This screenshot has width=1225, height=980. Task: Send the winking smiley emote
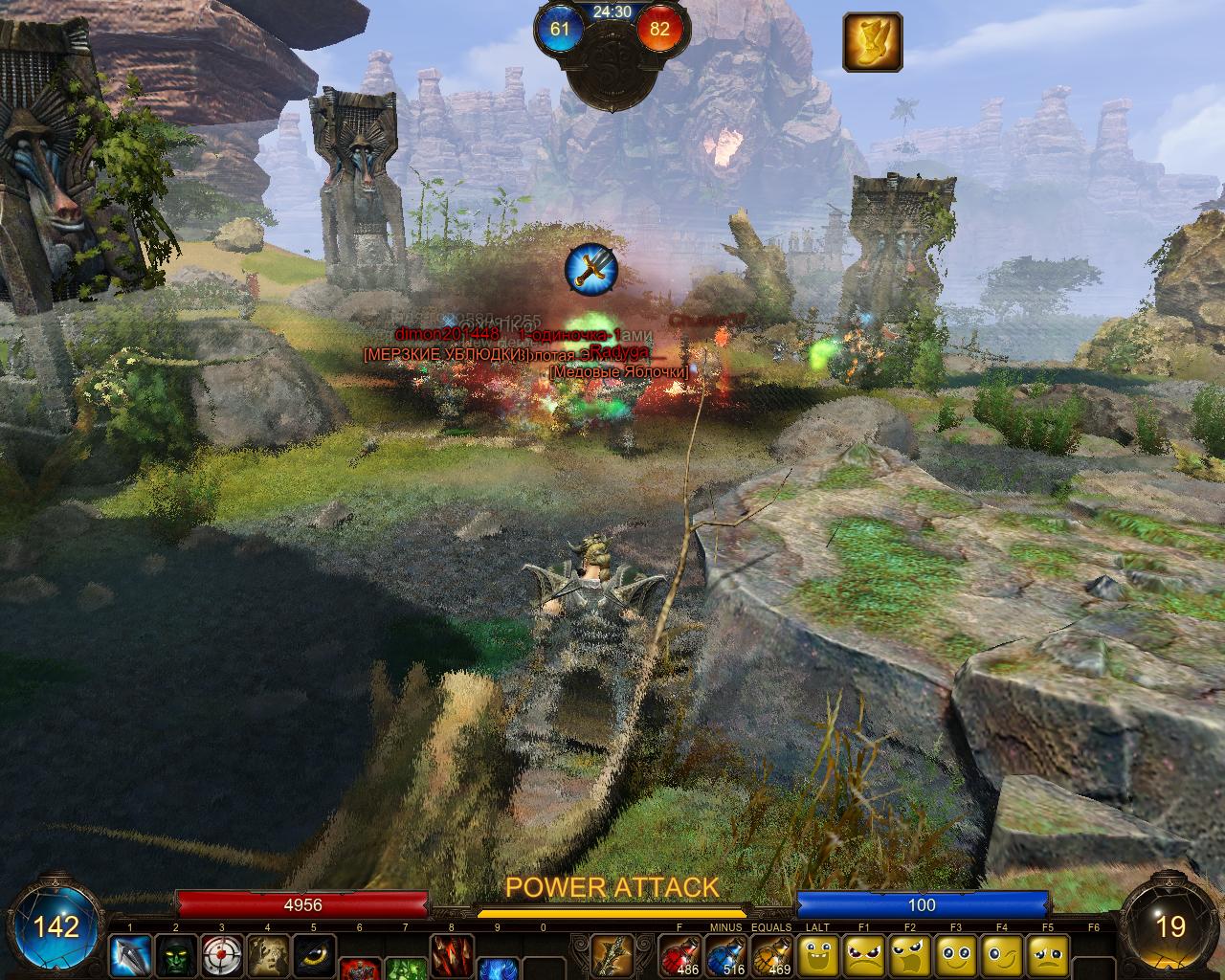pyautogui.click(x=1001, y=954)
